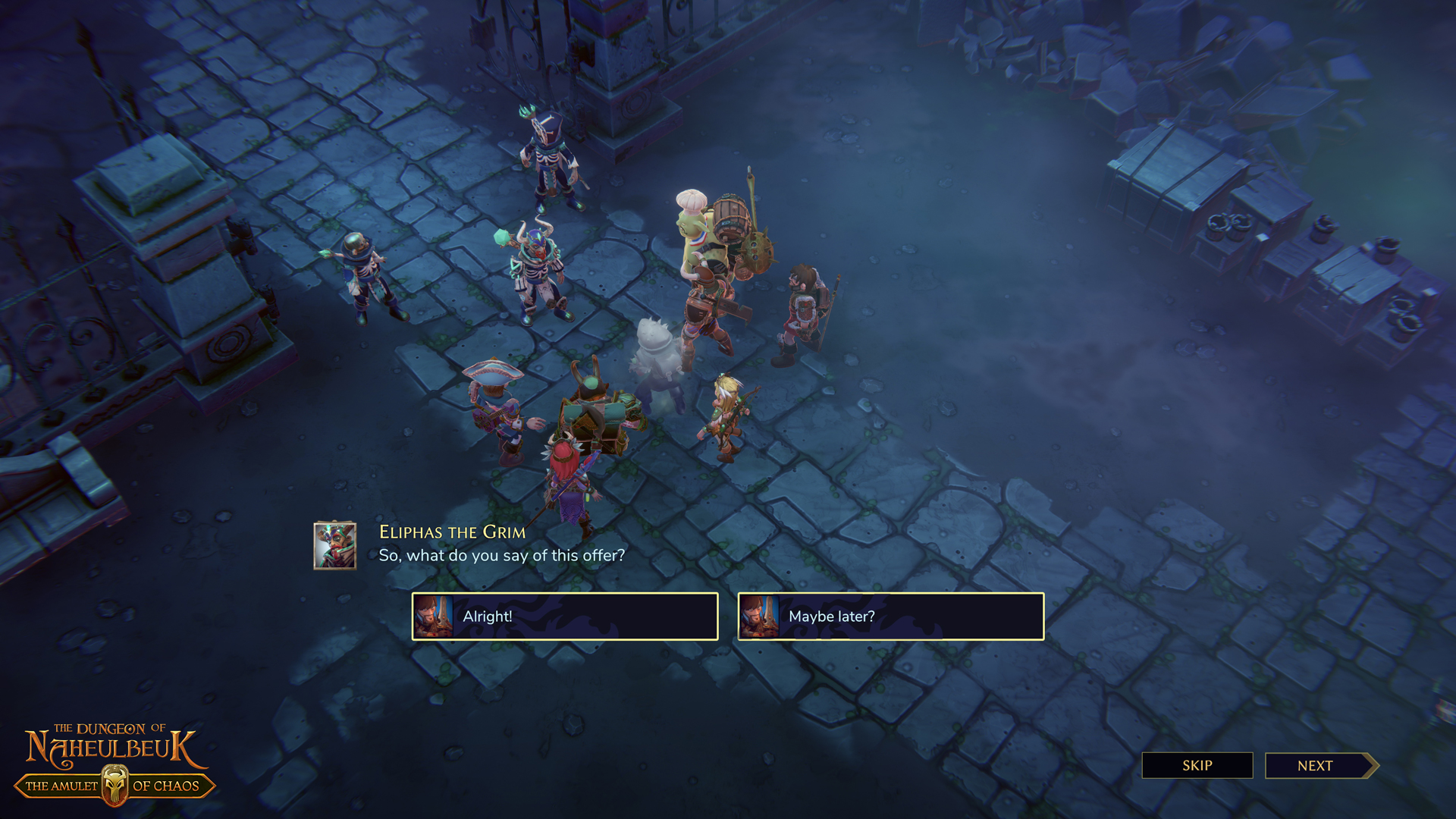The height and width of the screenshot is (819, 1456).
Task: Select the "Maybe later?" dialogue option
Action: [x=891, y=617]
